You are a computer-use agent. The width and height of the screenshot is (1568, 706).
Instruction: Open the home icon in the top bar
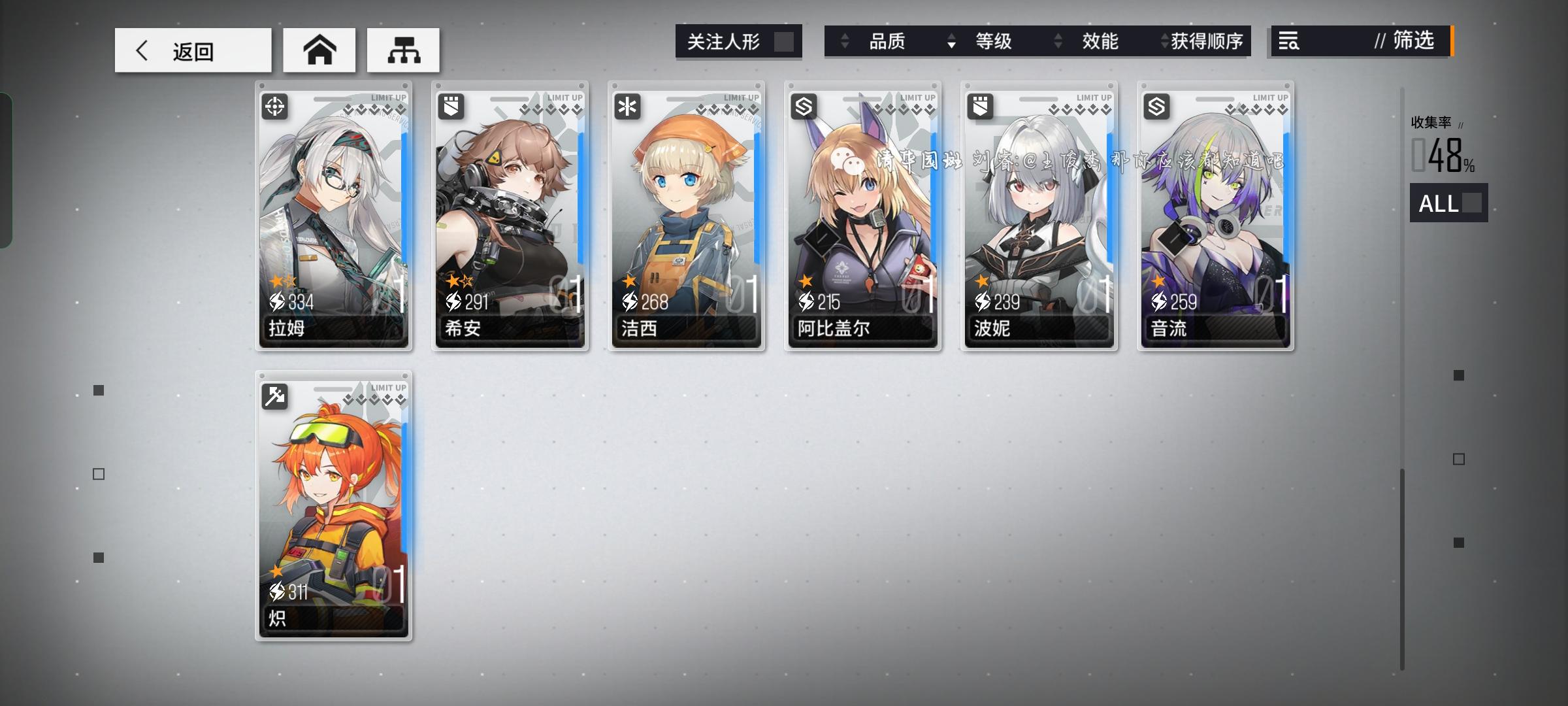point(319,50)
